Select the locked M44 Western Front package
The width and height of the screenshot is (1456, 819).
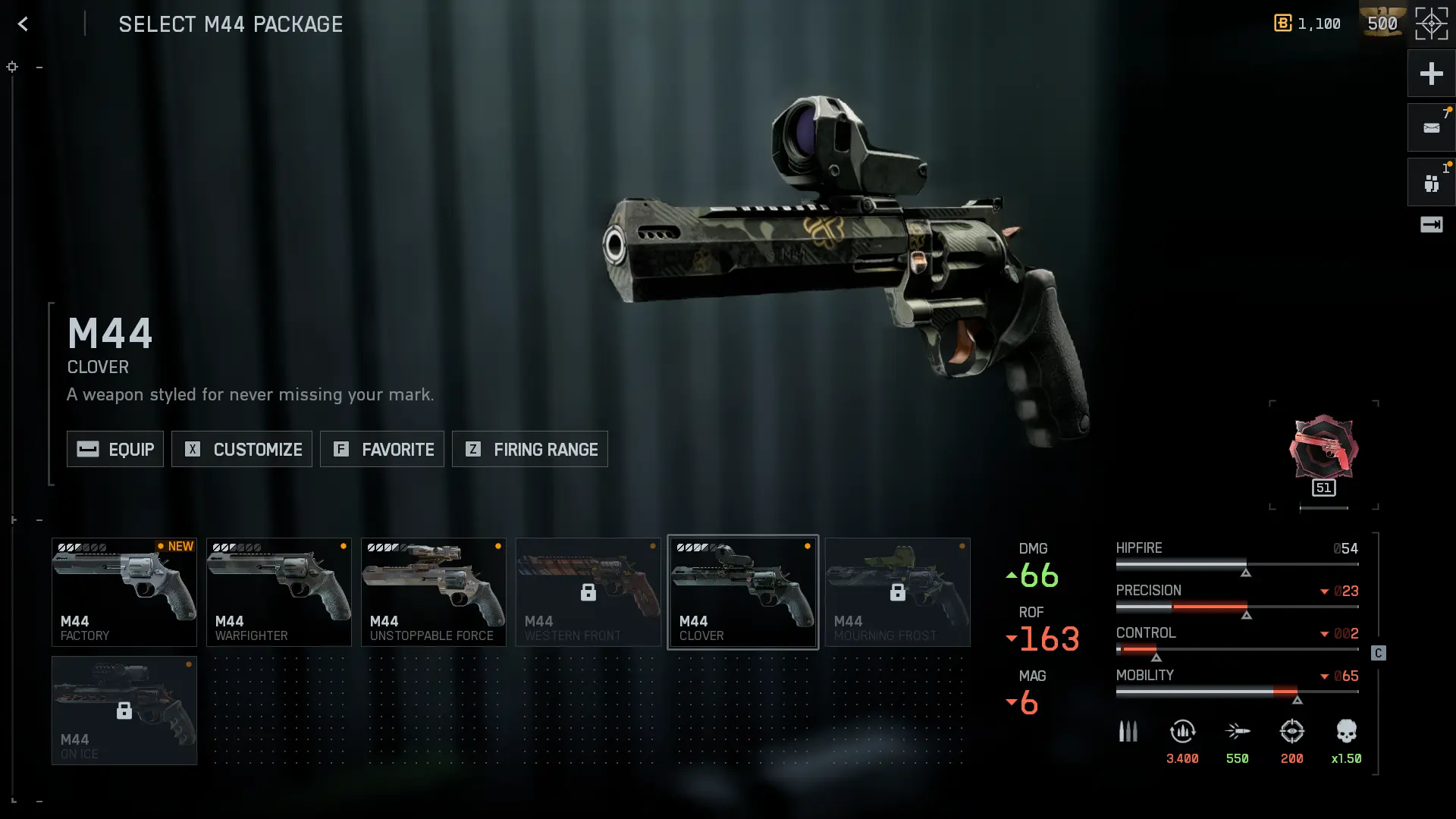pyautogui.click(x=588, y=592)
